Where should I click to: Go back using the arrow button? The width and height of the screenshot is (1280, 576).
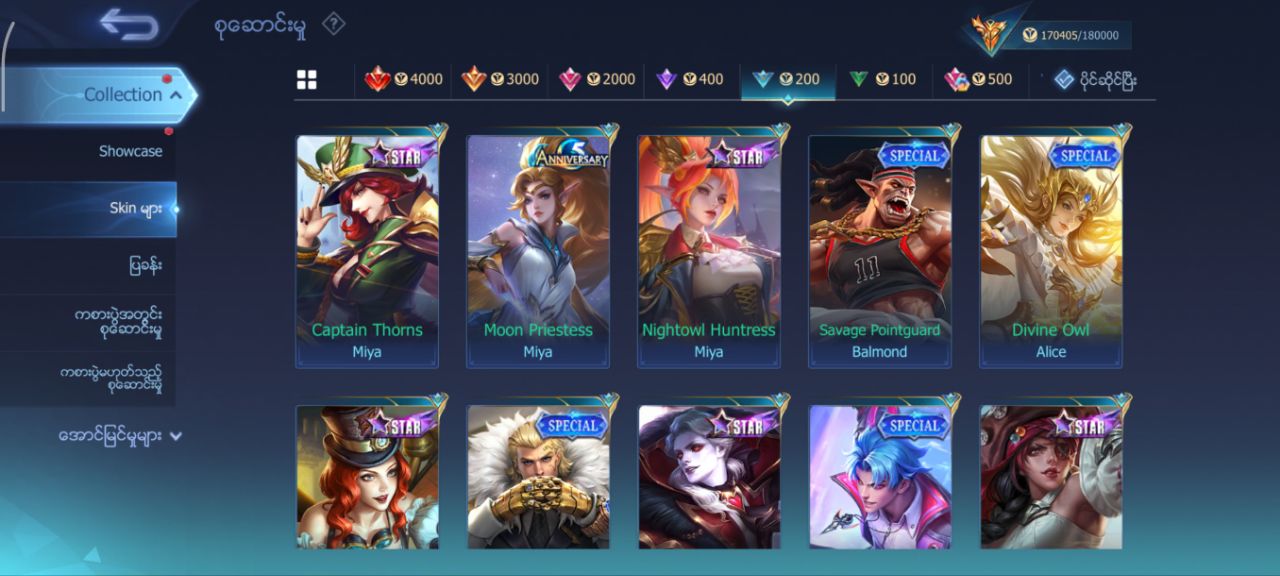[x=129, y=24]
